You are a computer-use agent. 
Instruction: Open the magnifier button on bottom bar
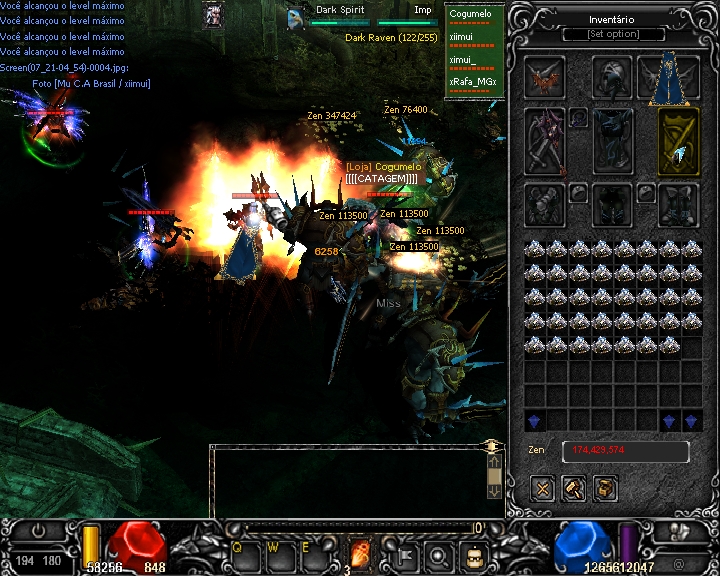[439, 554]
